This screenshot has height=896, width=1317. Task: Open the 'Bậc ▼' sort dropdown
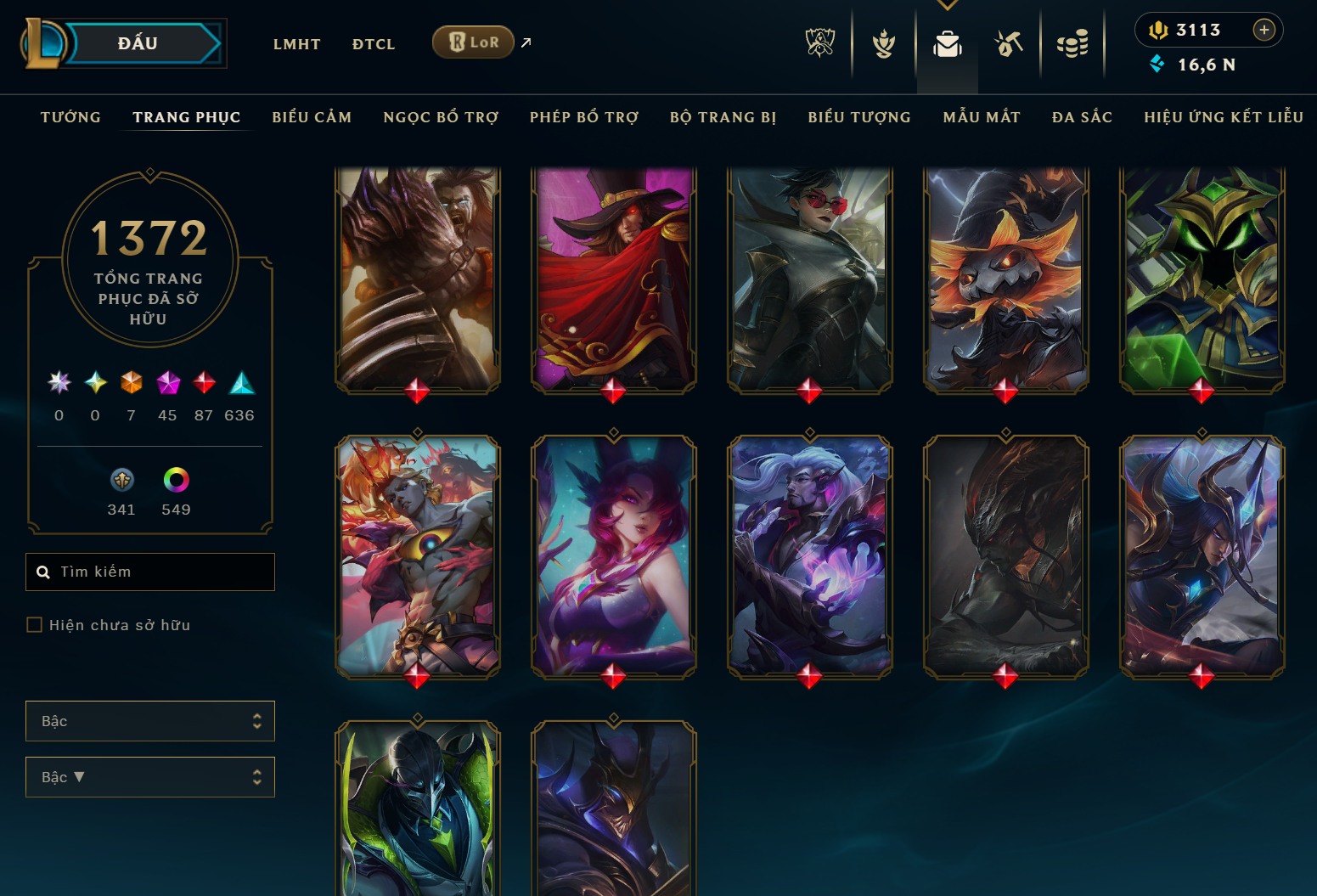pyautogui.click(x=150, y=776)
